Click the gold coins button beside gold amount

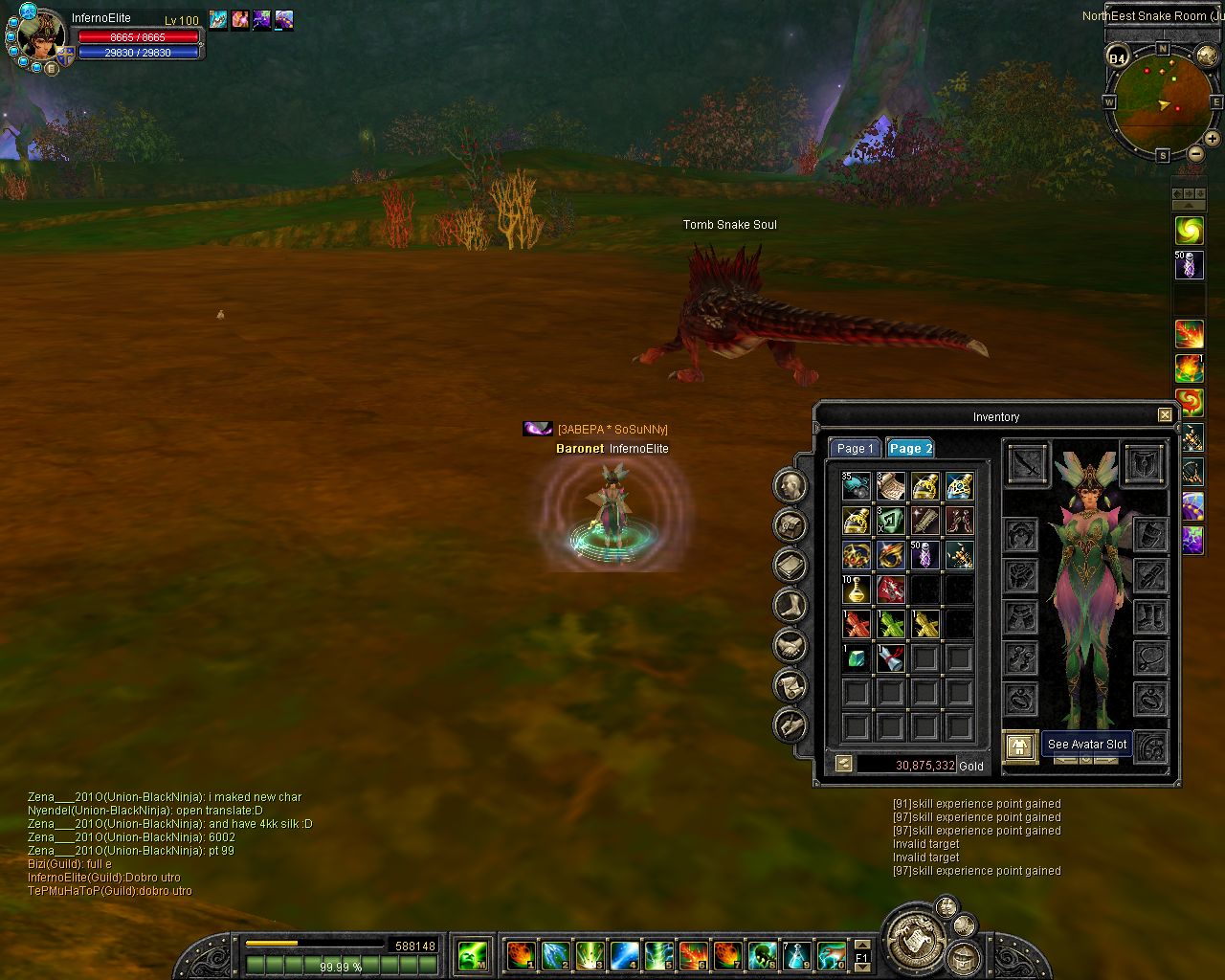[x=843, y=764]
